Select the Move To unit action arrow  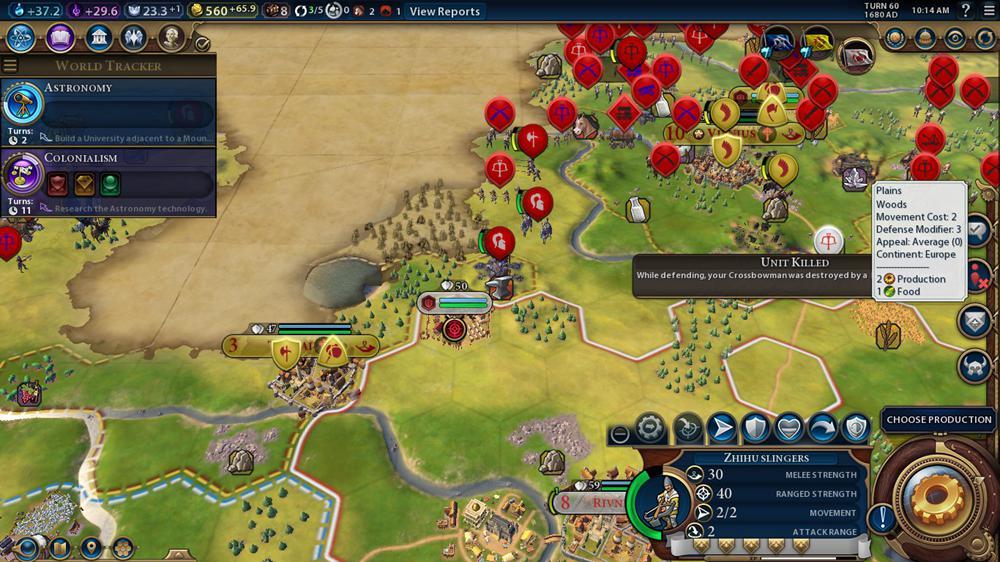point(720,428)
